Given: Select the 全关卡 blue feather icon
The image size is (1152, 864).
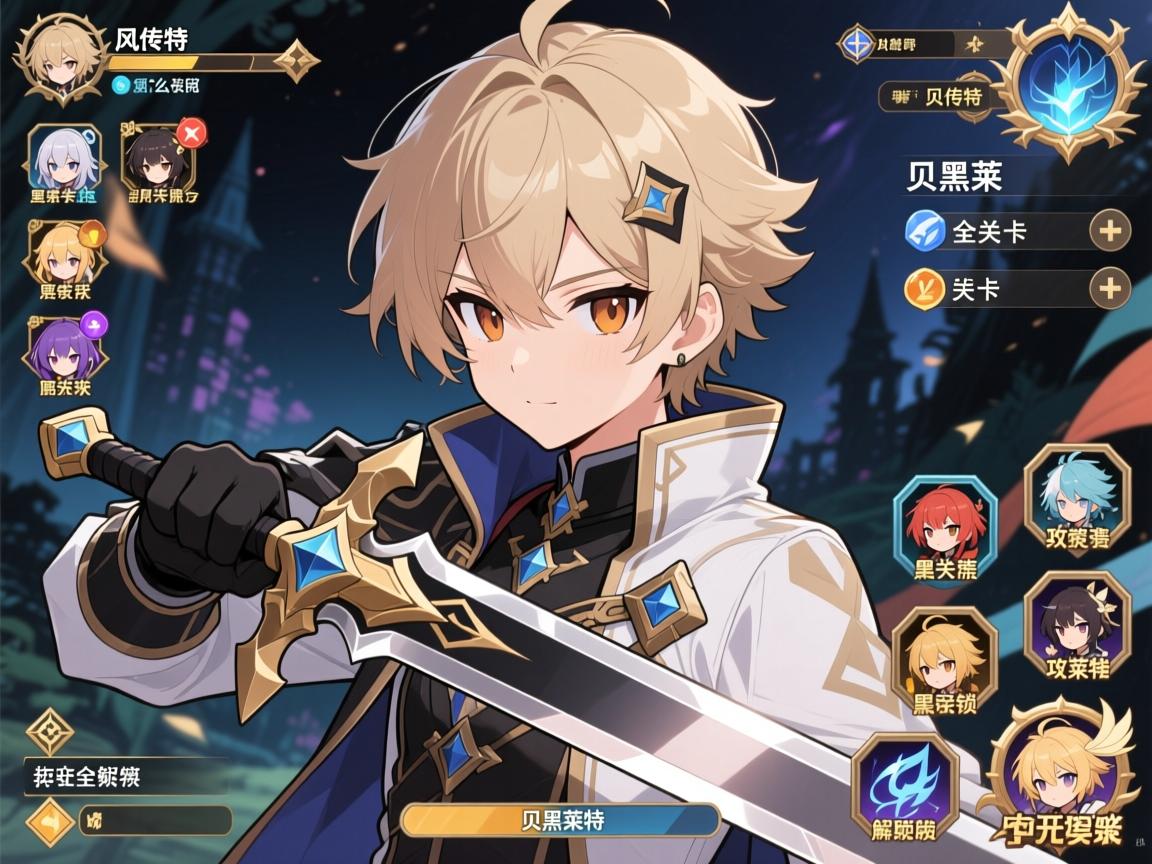Looking at the screenshot, I should point(924,232).
